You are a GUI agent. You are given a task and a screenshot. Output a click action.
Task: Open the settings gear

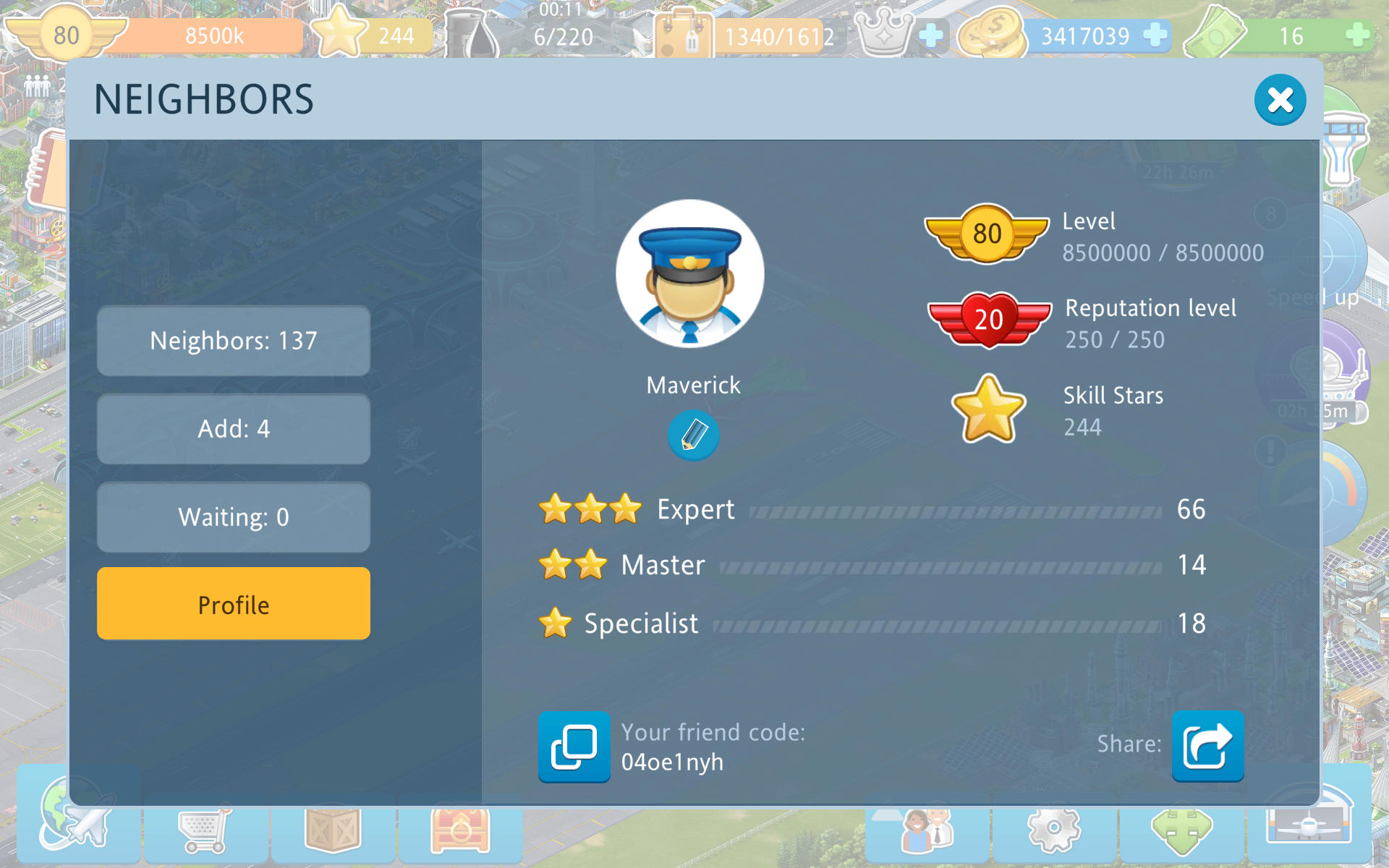click(x=1054, y=830)
